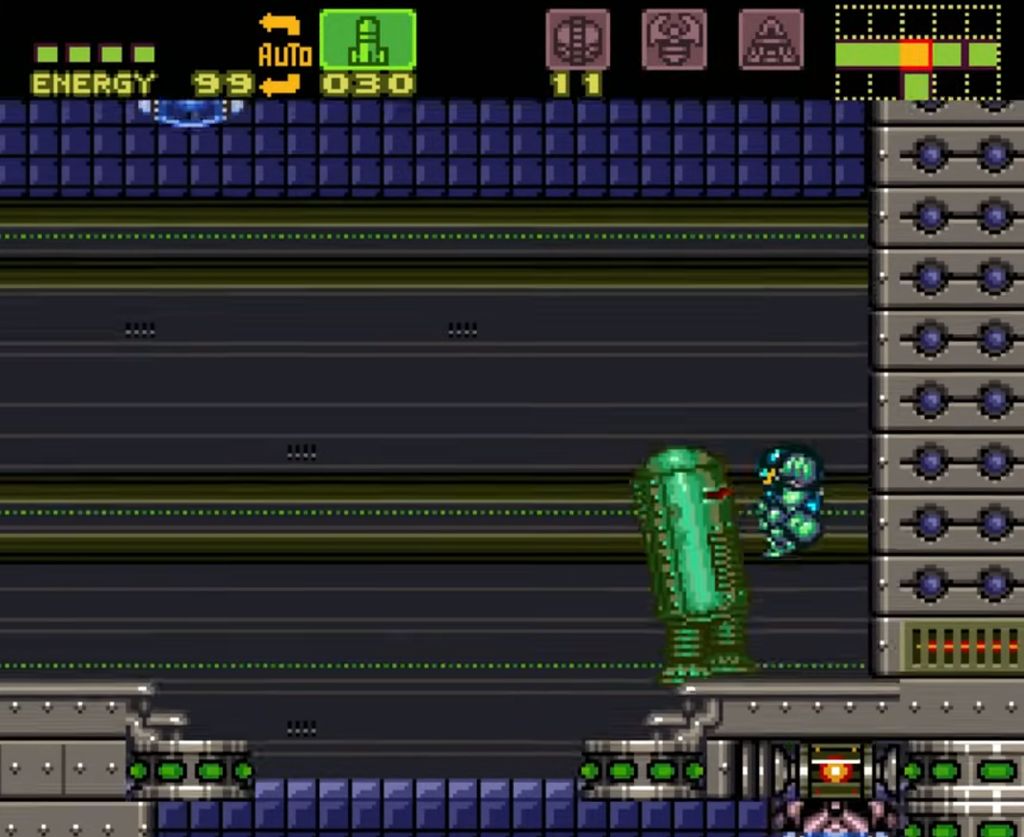
Task: Activate the grapple beam icon
Action: (x=674, y=40)
